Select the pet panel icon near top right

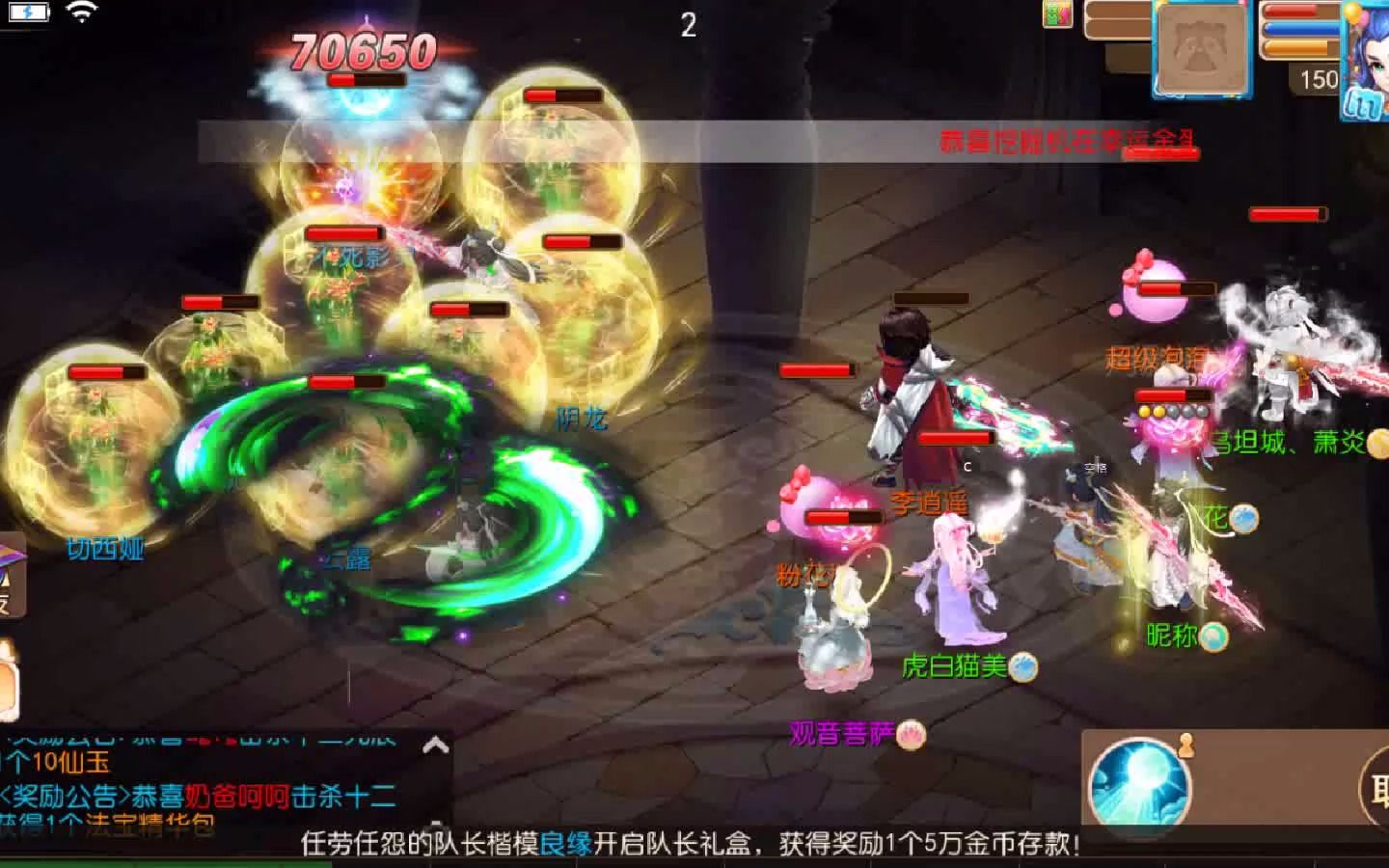(x=1201, y=48)
